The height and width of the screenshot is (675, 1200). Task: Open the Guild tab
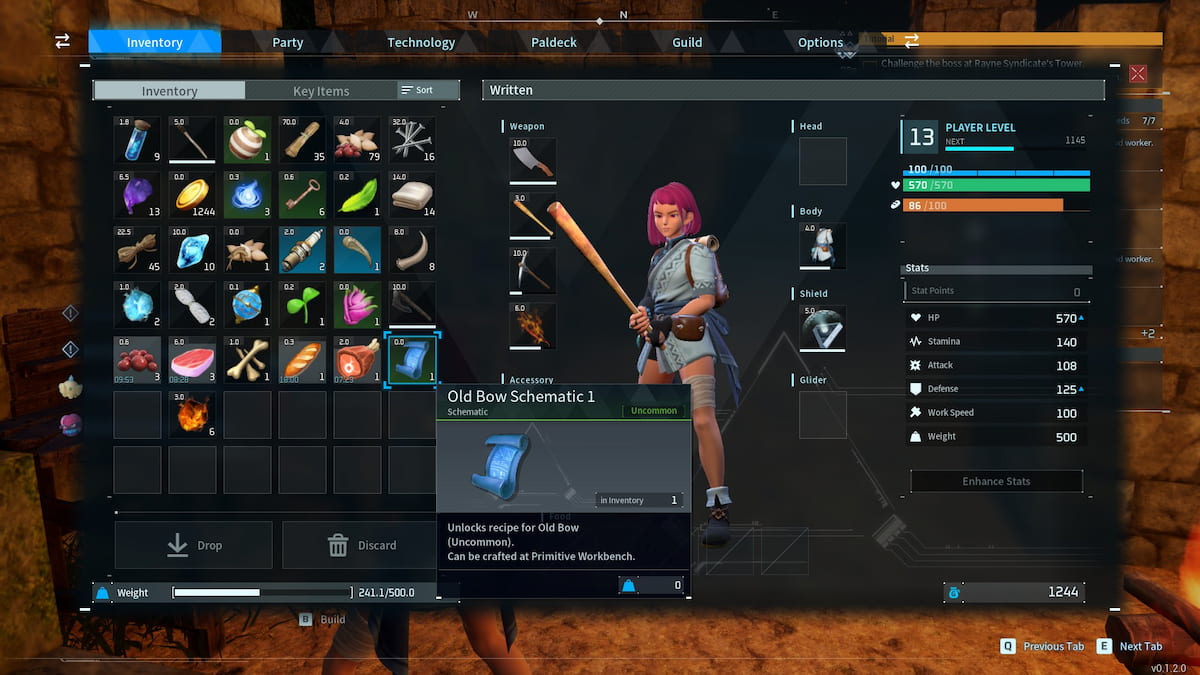(687, 42)
